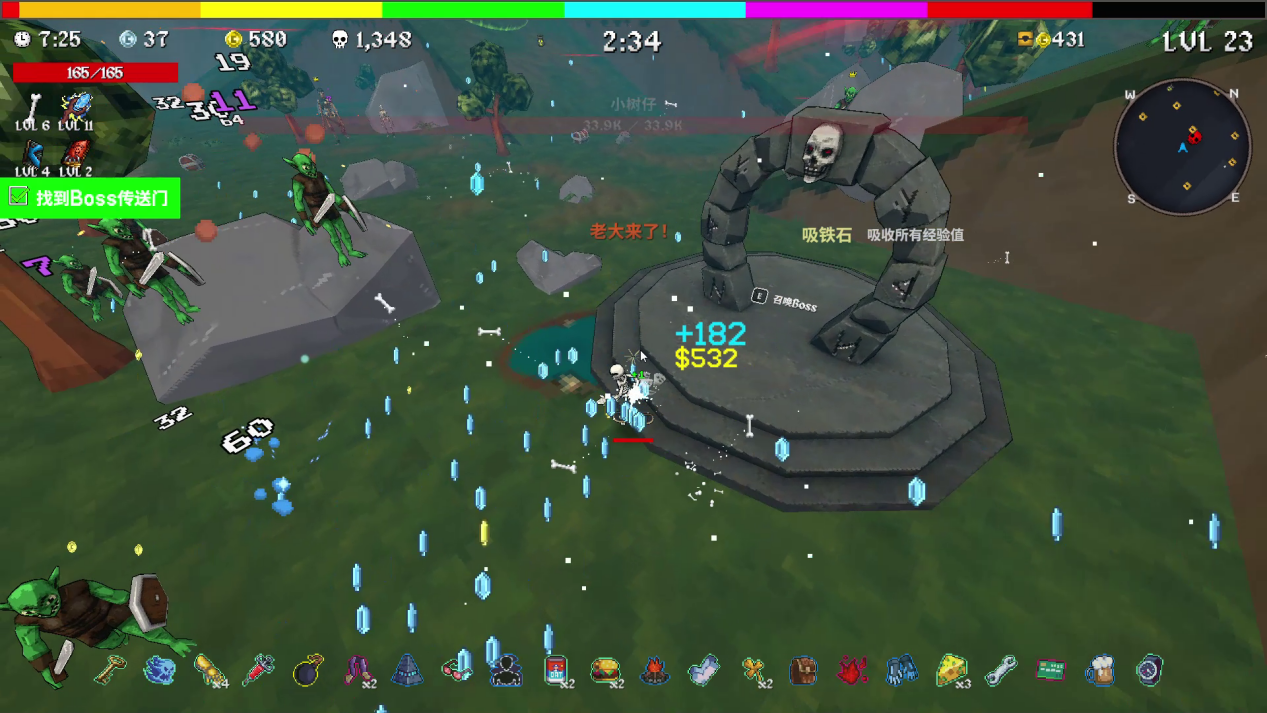Click the red syringe item

click(258, 670)
